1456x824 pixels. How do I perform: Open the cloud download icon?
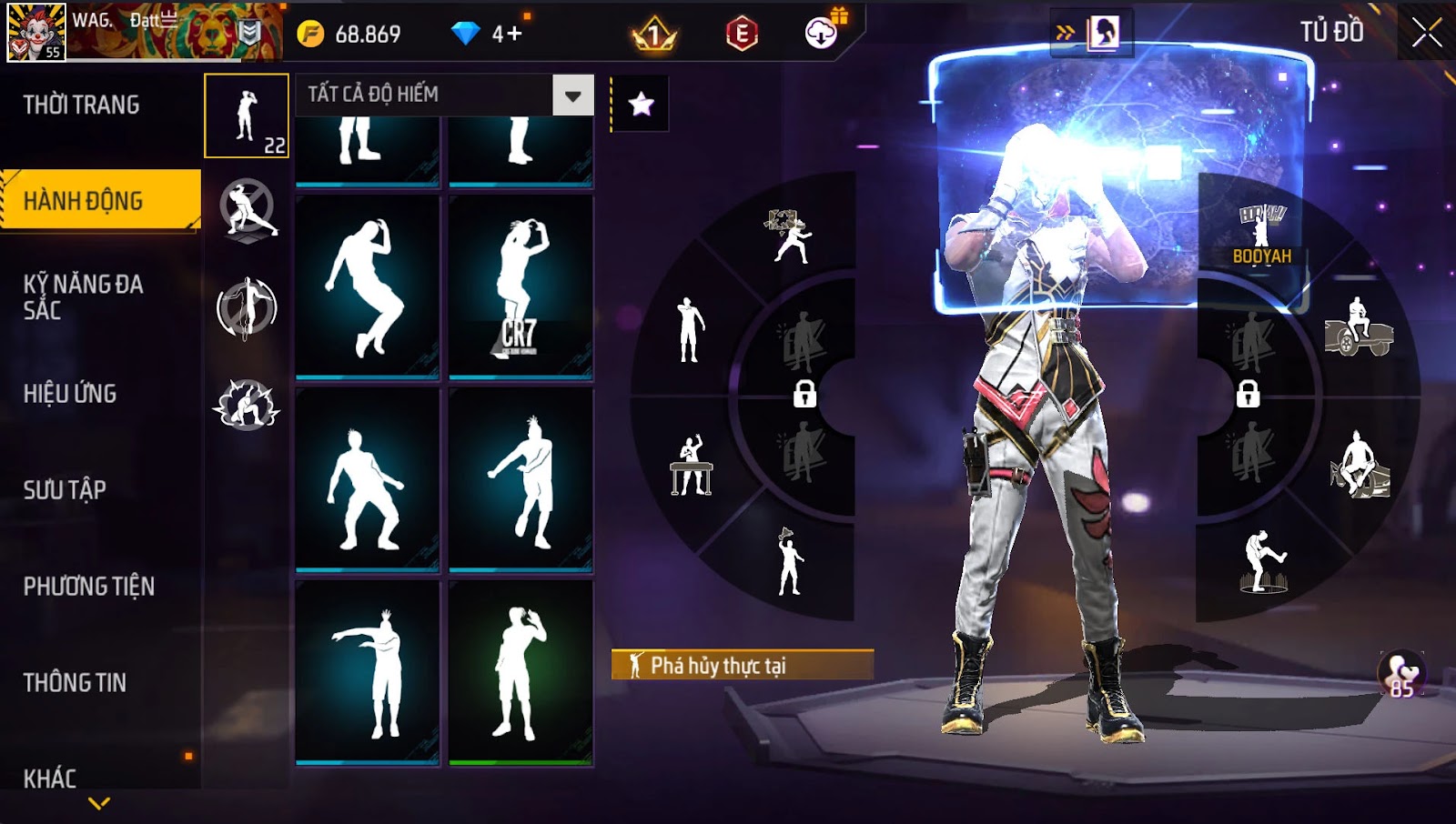click(x=821, y=34)
